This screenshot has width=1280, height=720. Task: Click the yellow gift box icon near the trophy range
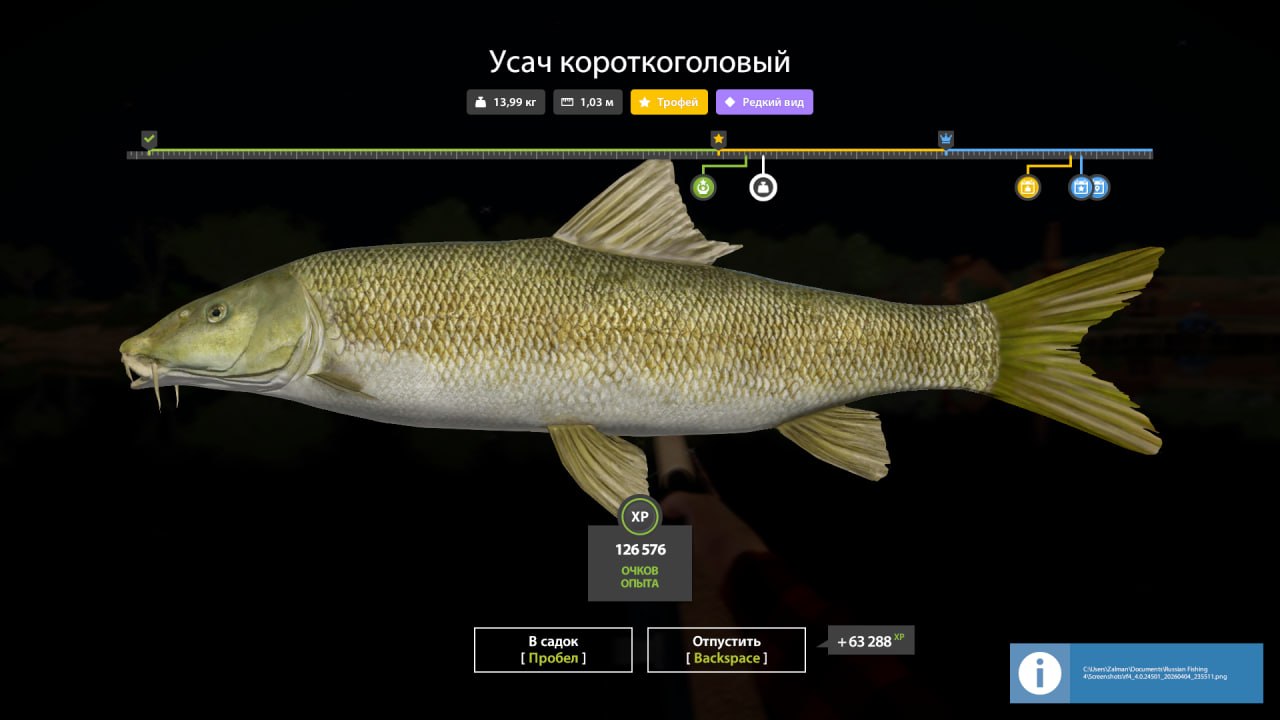(1027, 186)
